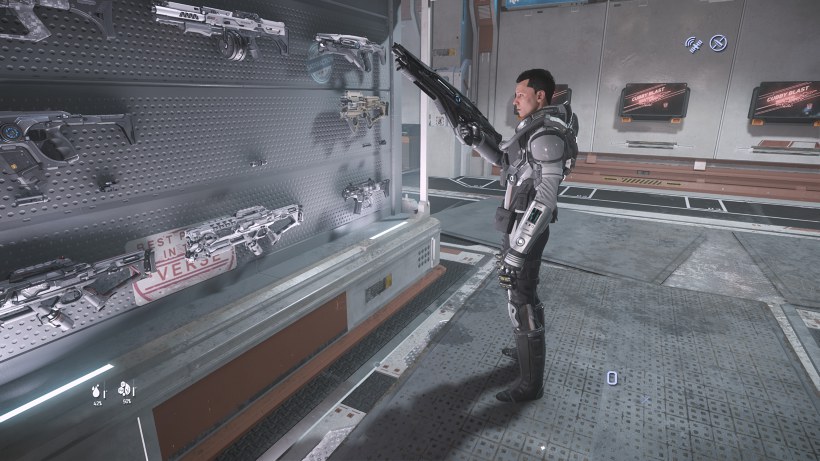Click the small rounded rectangle marker
The image size is (820, 461).
click(611, 377)
